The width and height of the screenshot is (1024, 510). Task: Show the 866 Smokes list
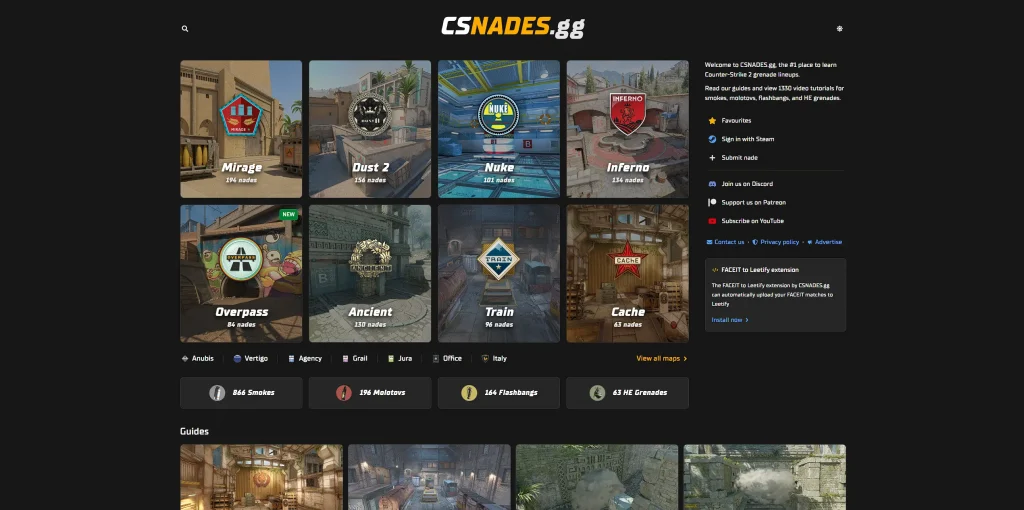pyautogui.click(x=241, y=393)
